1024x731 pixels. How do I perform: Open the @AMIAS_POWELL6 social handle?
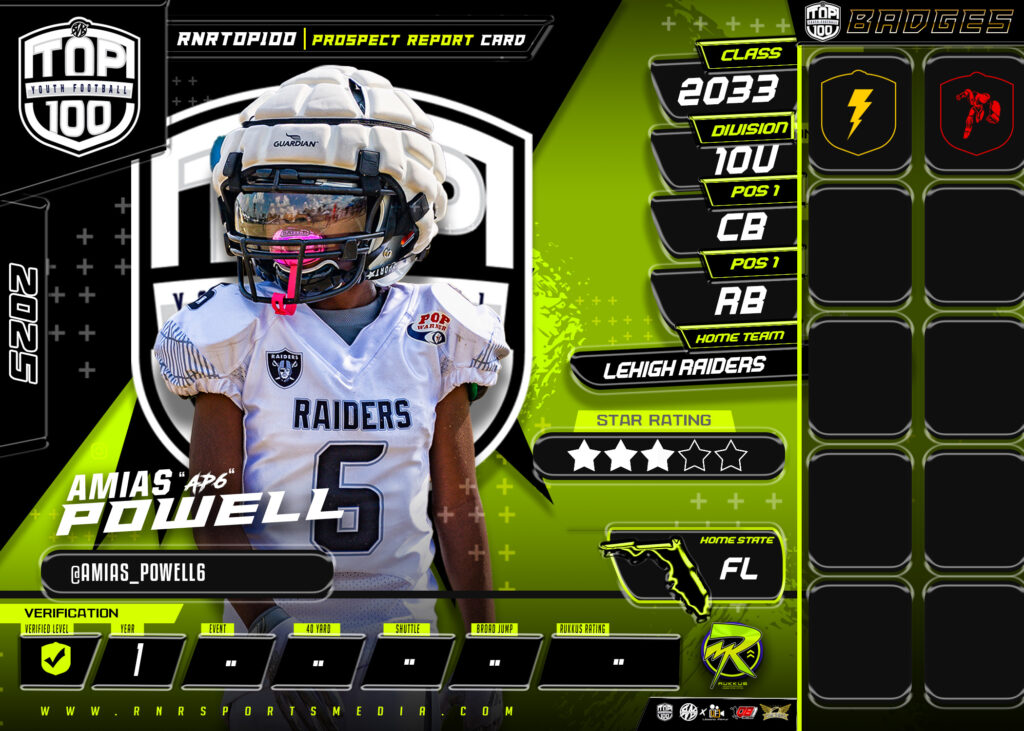coord(187,573)
